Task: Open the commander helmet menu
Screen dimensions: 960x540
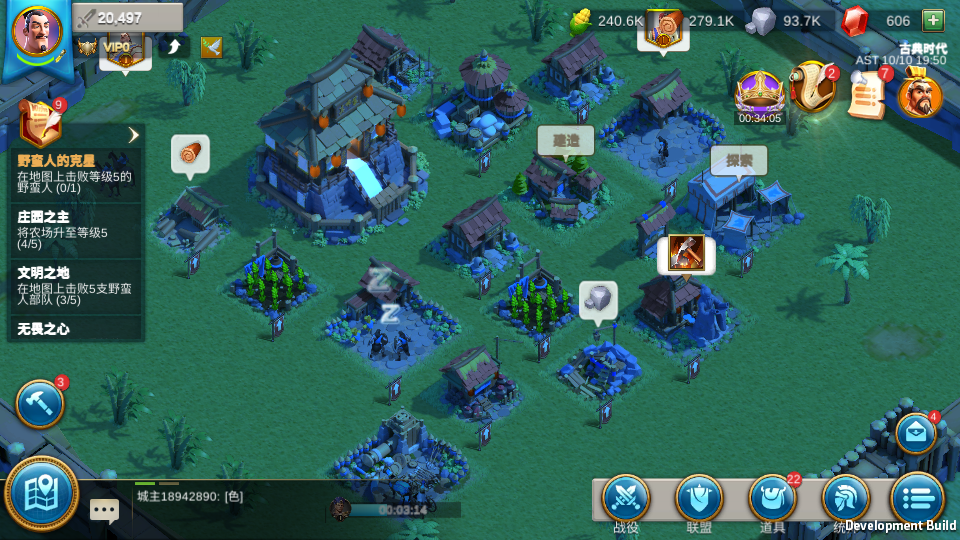Action: (845, 498)
